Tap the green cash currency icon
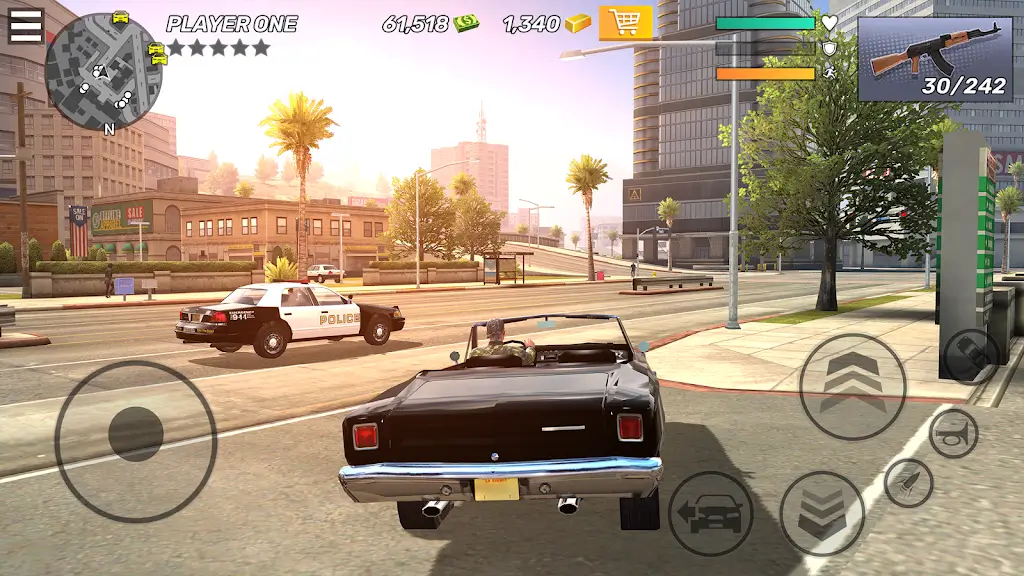Screen dimensions: 1024x576 click(466, 23)
